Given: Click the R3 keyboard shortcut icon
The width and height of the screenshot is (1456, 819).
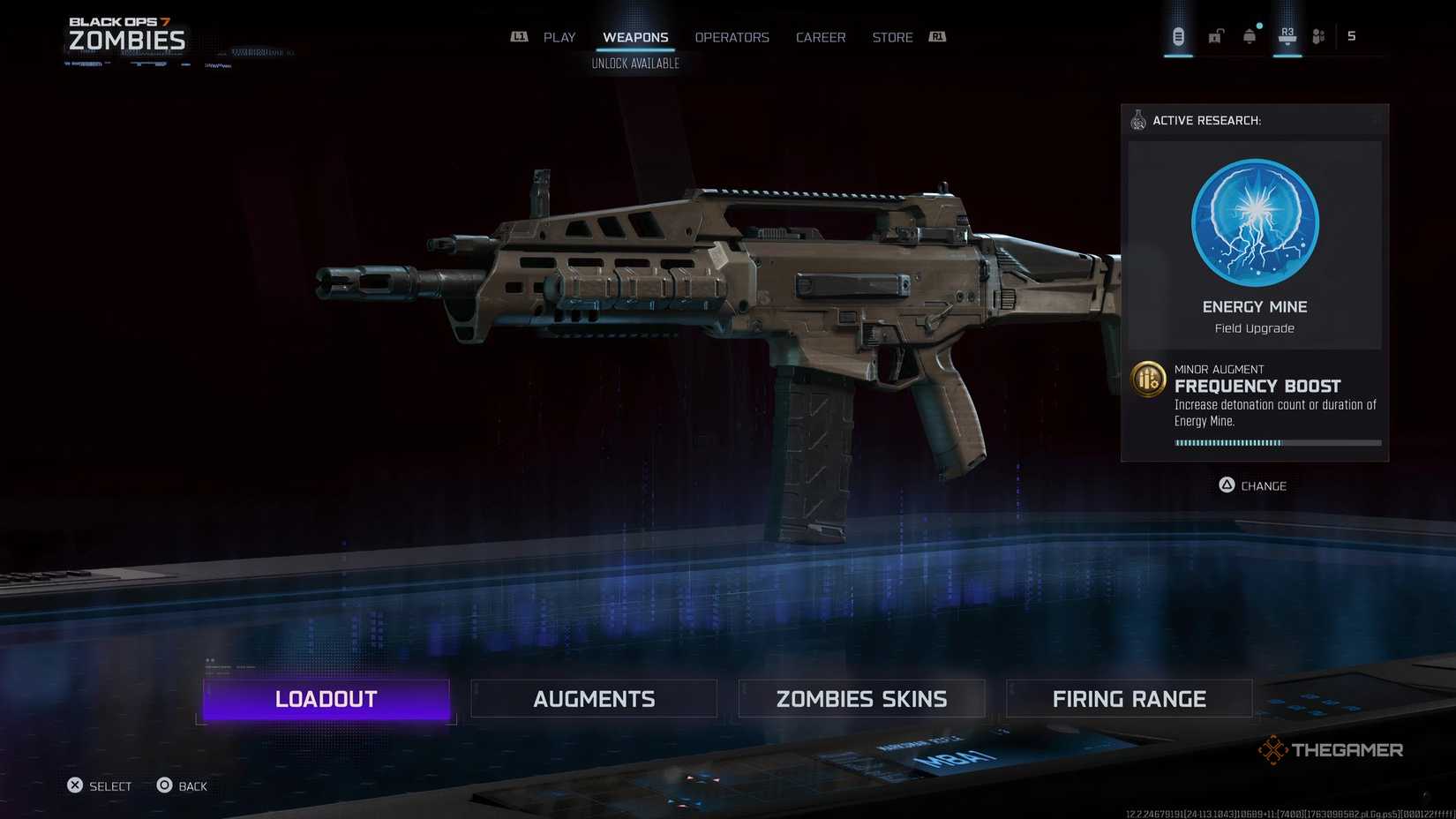Looking at the screenshot, I should point(1286,34).
